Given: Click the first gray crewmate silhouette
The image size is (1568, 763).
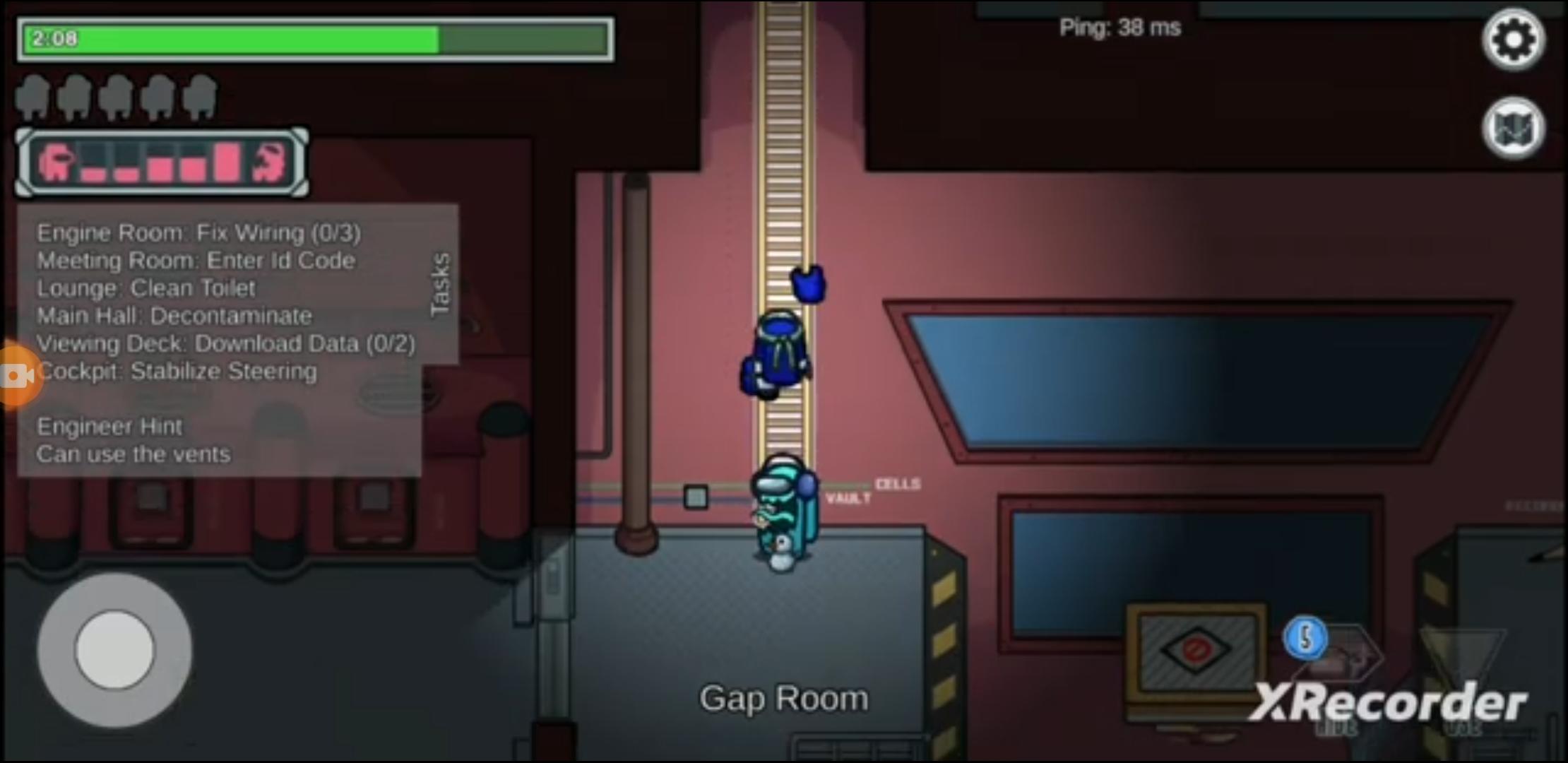Looking at the screenshot, I should click(34, 97).
